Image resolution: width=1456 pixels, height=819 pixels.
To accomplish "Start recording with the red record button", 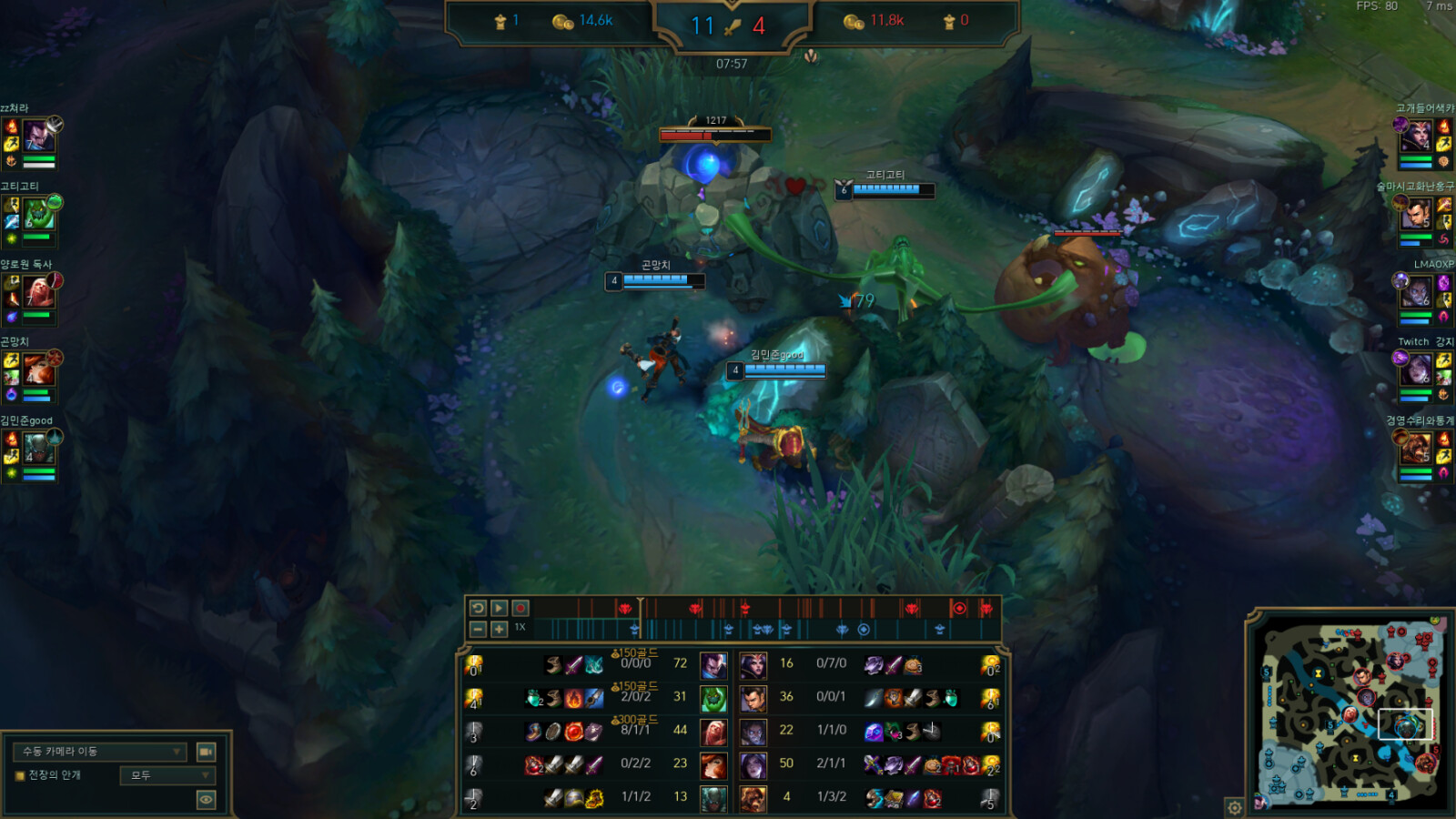I will coord(521,608).
